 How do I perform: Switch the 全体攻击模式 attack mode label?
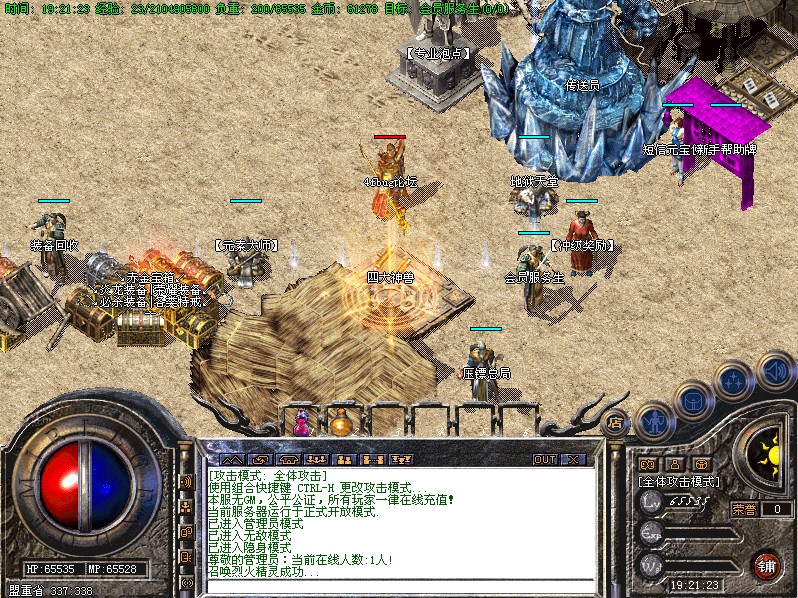click(679, 481)
